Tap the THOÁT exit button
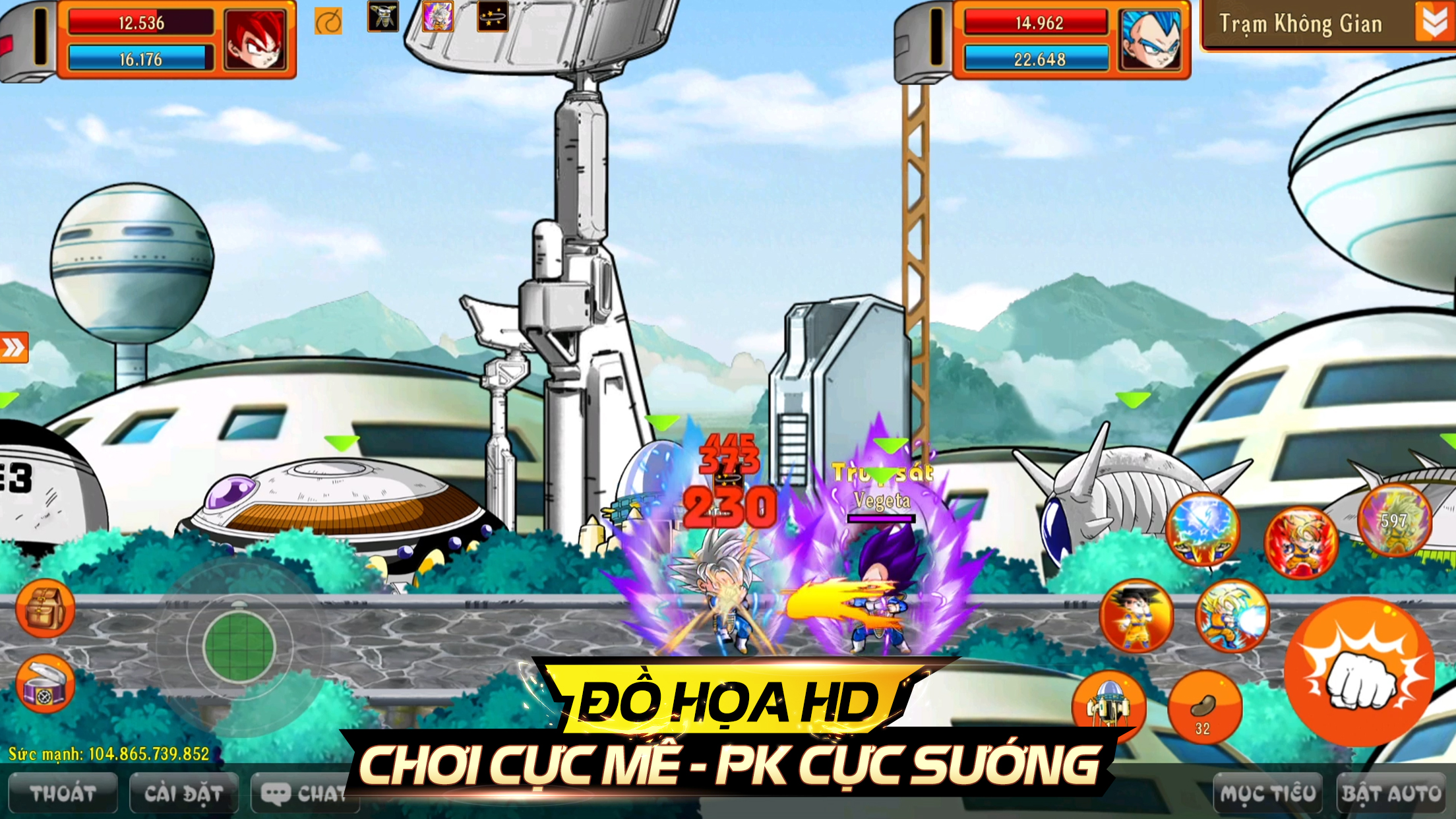This screenshot has width=1456, height=819. pos(63,793)
